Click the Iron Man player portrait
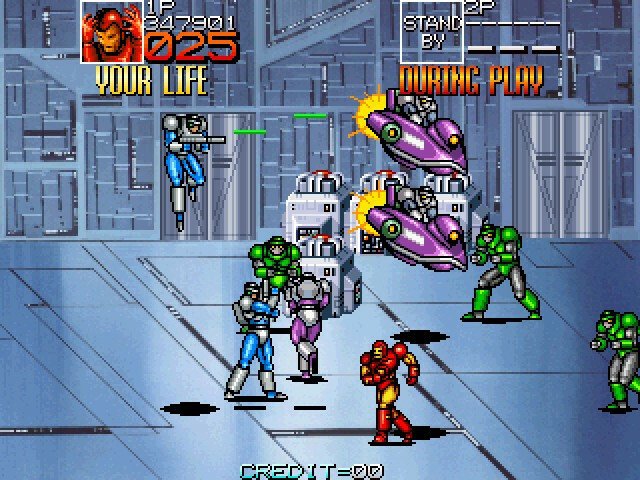This screenshot has width=640, height=480. (x=111, y=33)
